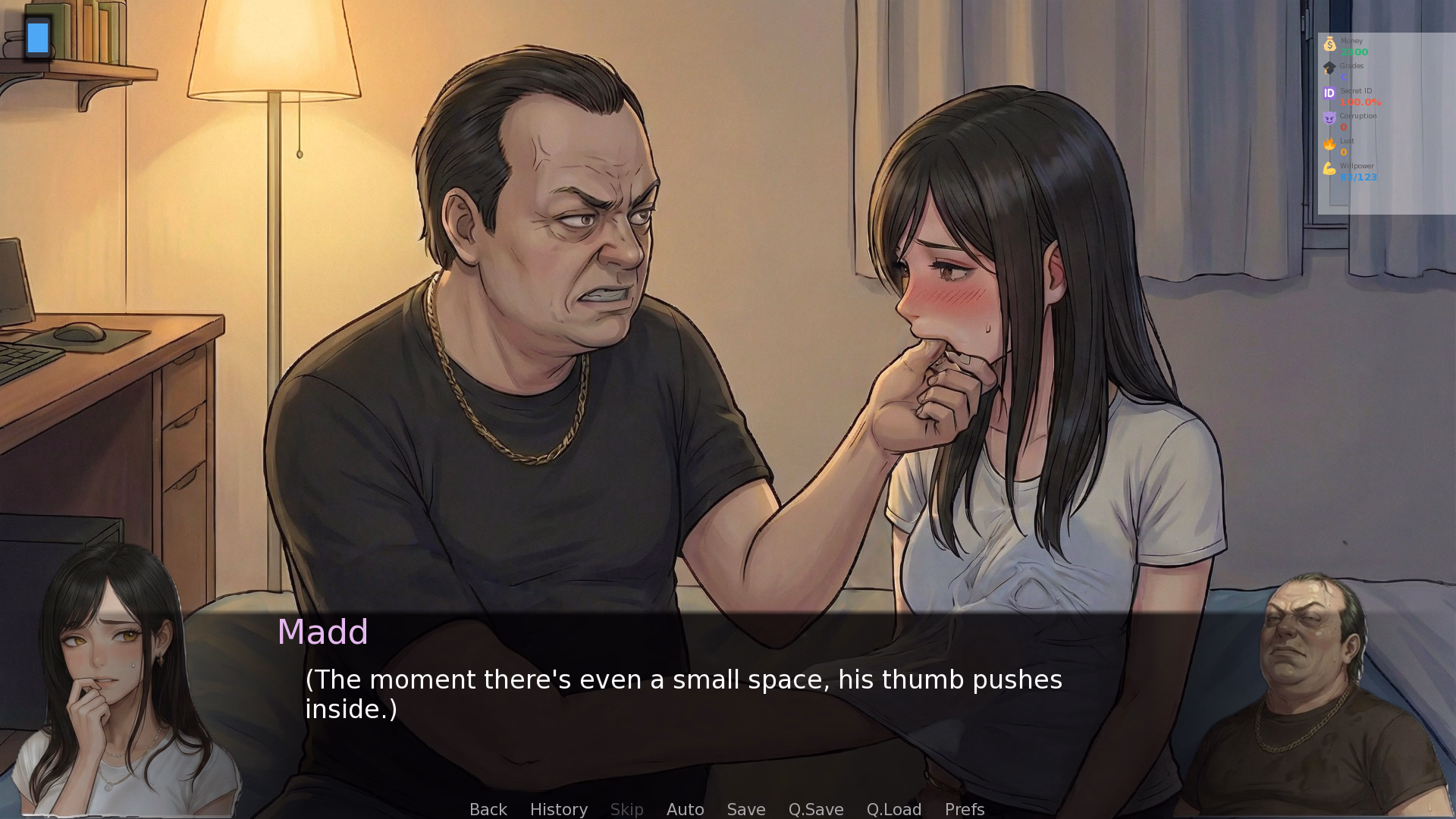Click the Willpower bicep icon
This screenshot has height=819, width=1456.
1329,168
